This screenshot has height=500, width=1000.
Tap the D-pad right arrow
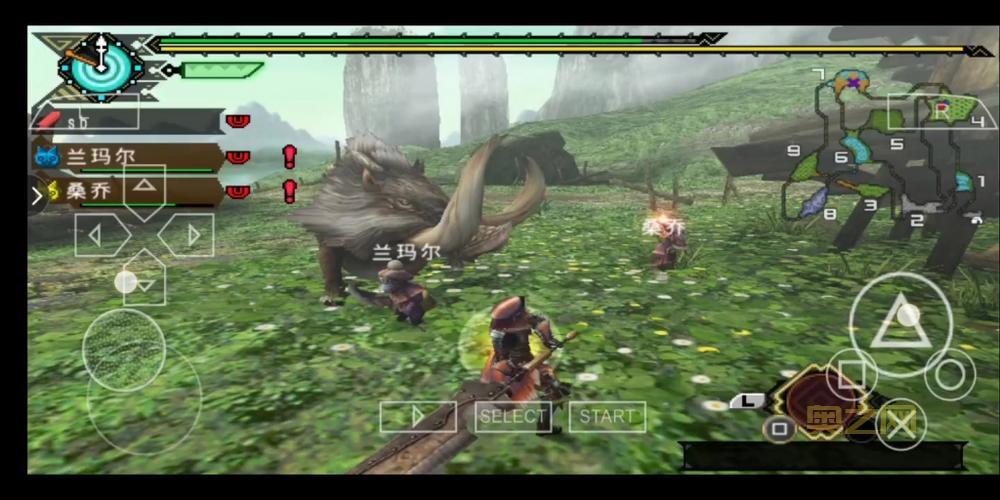(x=191, y=236)
